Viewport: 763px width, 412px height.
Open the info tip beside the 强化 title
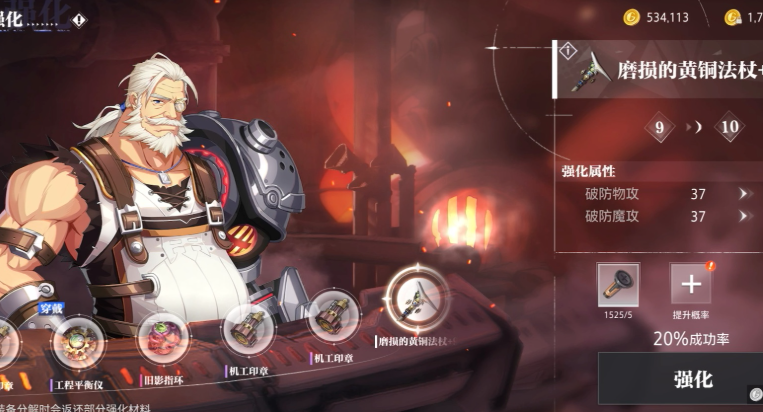point(80,20)
